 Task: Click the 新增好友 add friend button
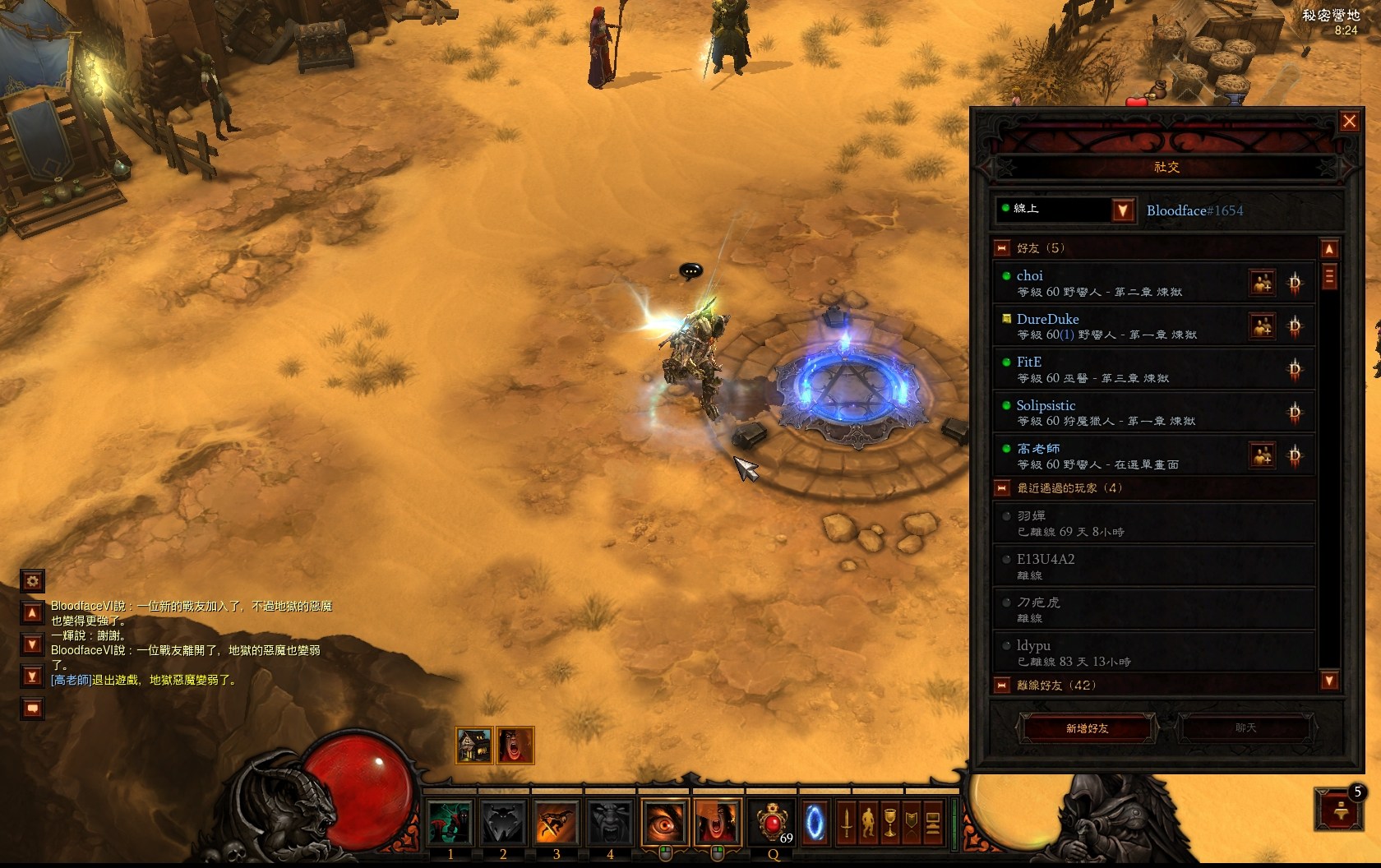[x=1087, y=728]
